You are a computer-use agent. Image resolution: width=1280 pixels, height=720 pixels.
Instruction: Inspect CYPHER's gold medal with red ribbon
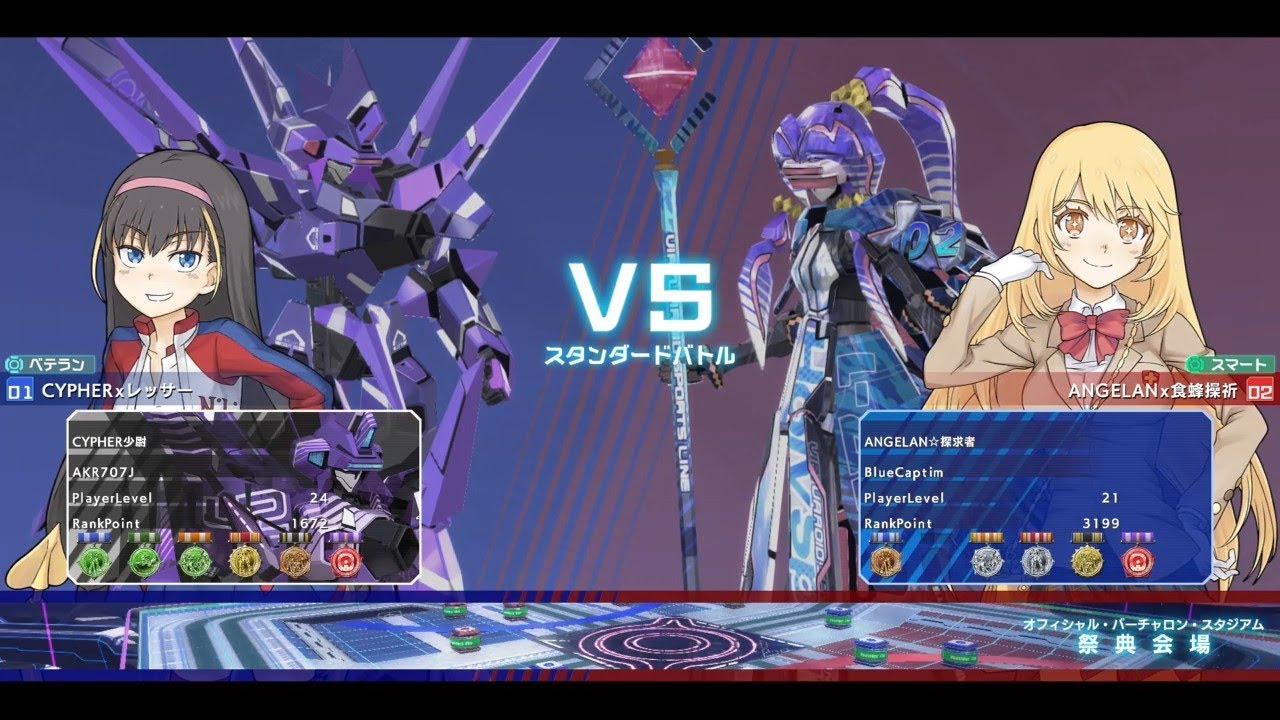pos(245,562)
